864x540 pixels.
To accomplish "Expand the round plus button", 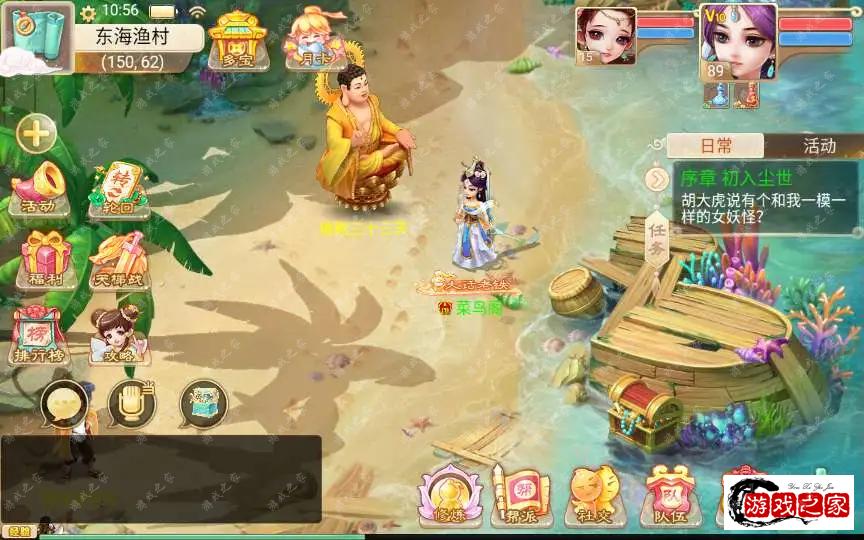I will click(36, 132).
